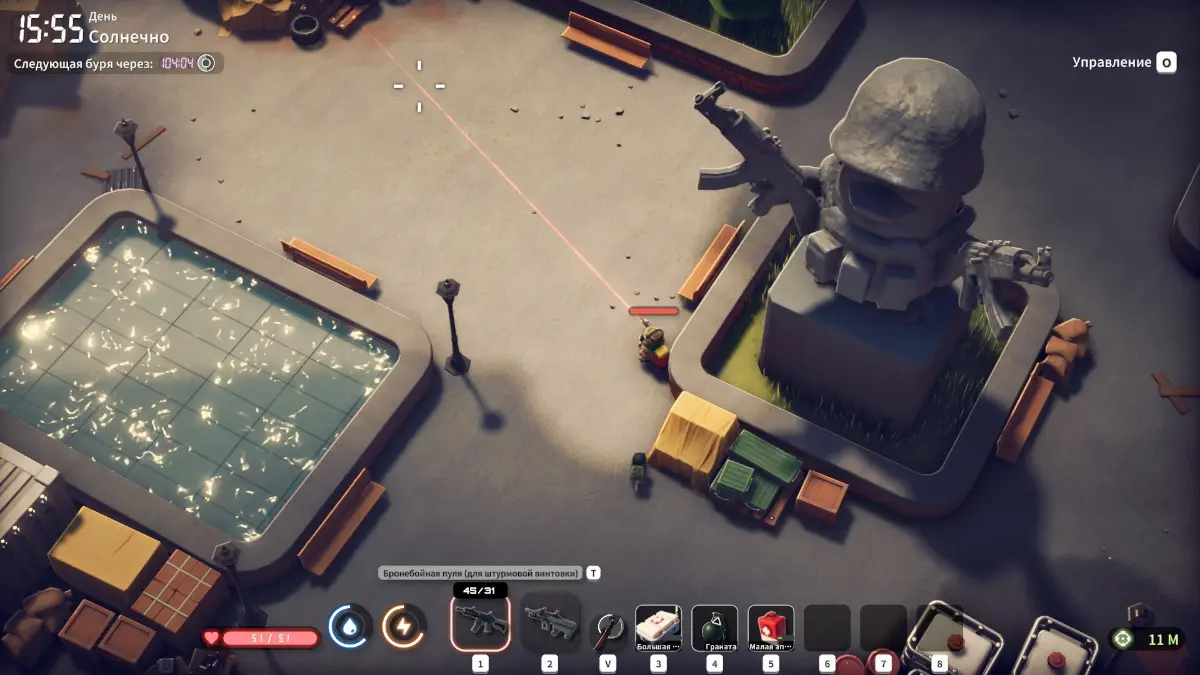Click the water droplet thirst gauge
The width and height of the screenshot is (1200, 675).
tap(350, 627)
